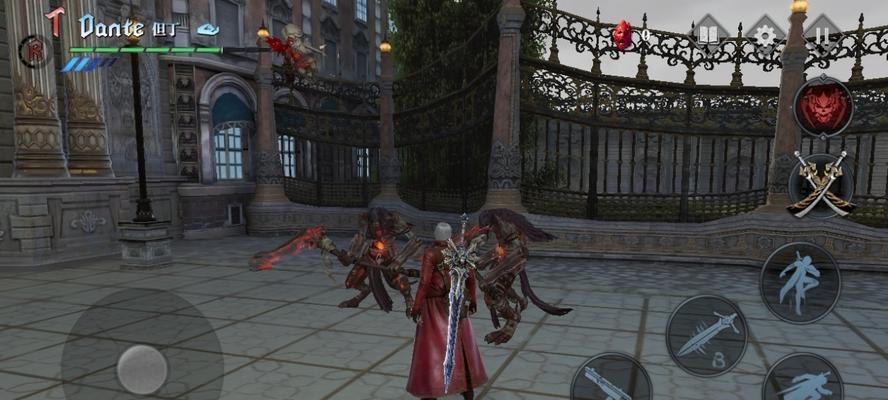Viewport: 888px width, 400px height.
Task: Activate the red demon face ability
Action: pyautogui.click(x=822, y=107)
